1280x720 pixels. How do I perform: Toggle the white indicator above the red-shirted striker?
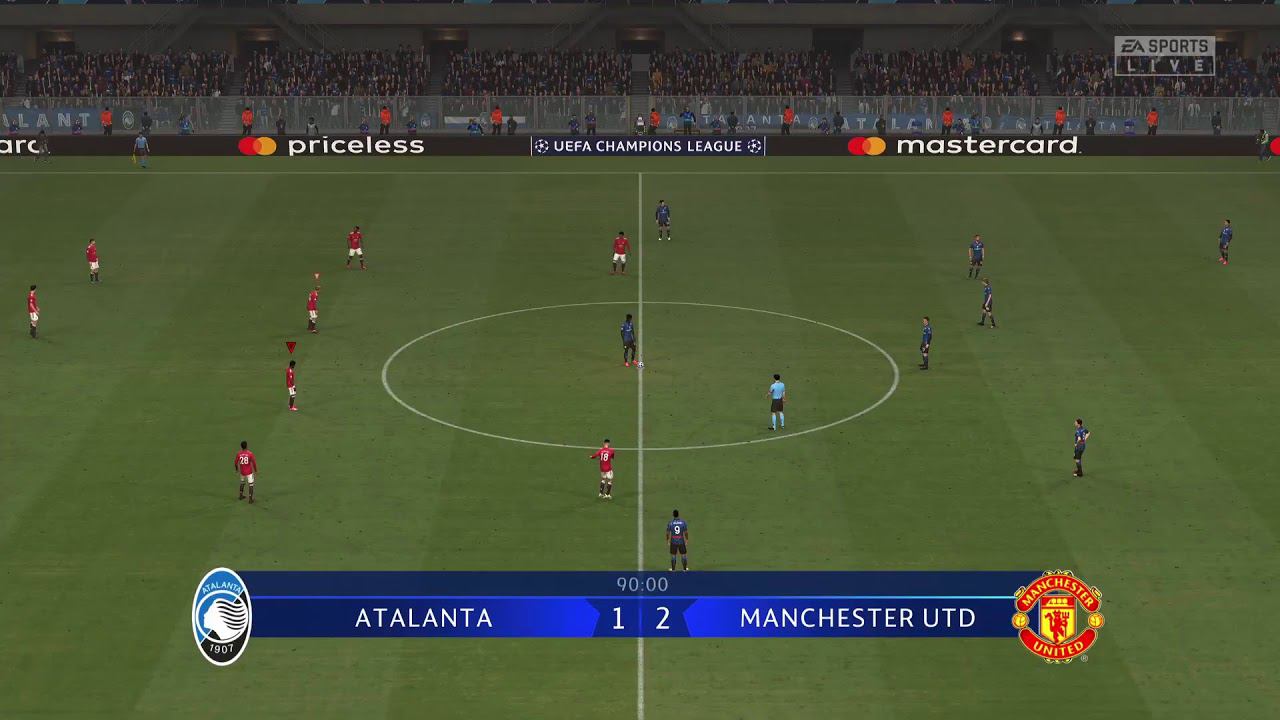point(316,273)
